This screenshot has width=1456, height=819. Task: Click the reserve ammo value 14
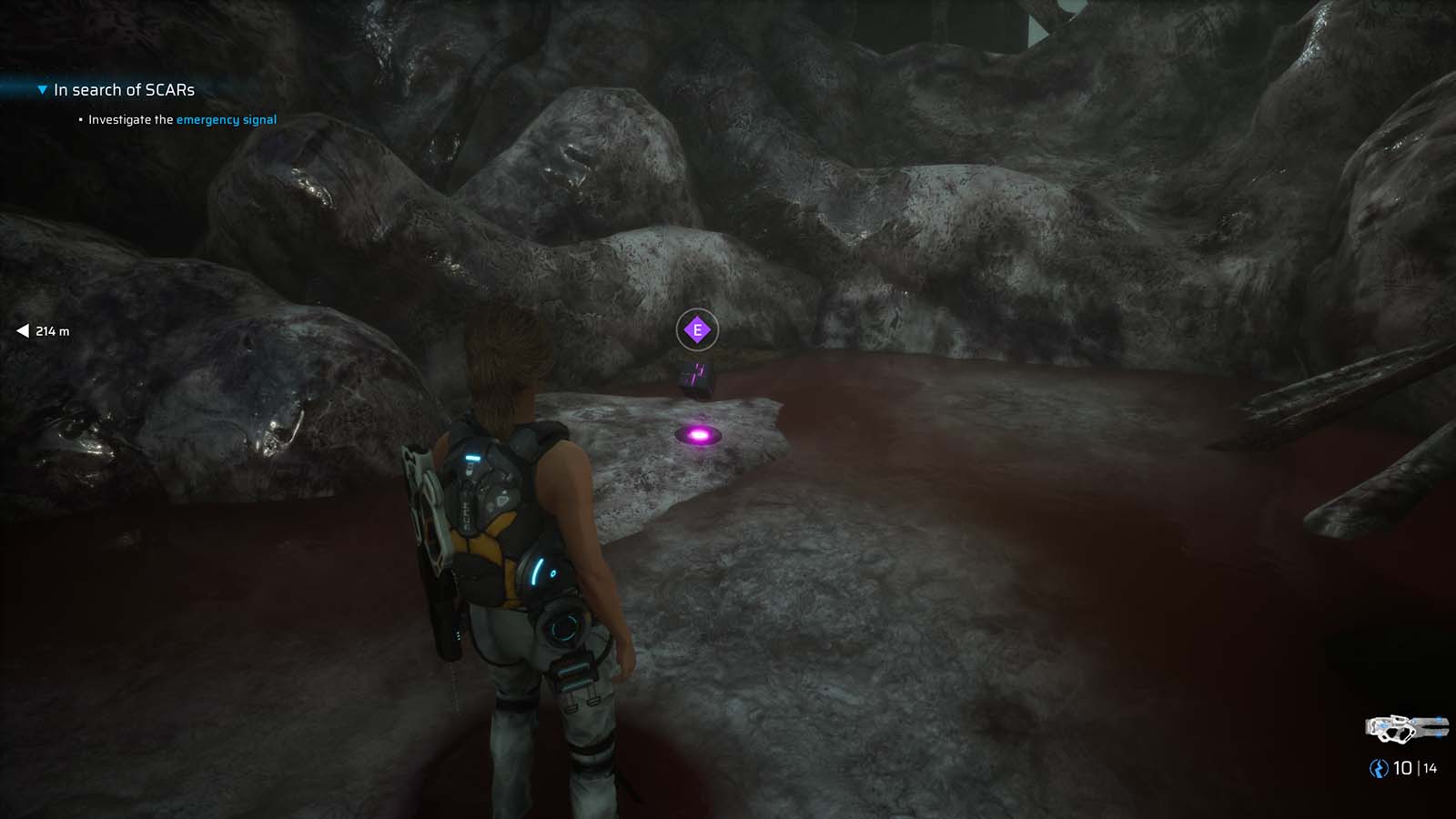1431,768
